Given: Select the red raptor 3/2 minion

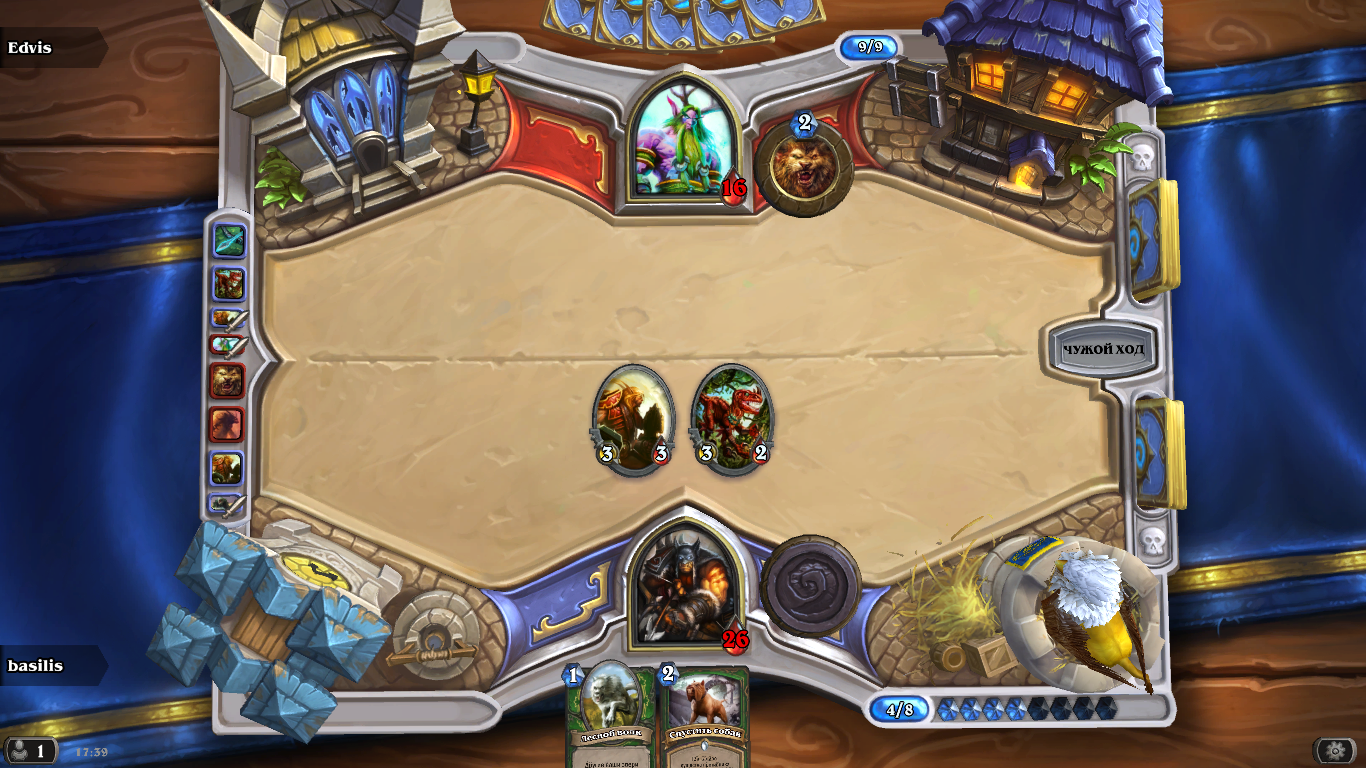Looking at the screenshot, I should (732, 418).
